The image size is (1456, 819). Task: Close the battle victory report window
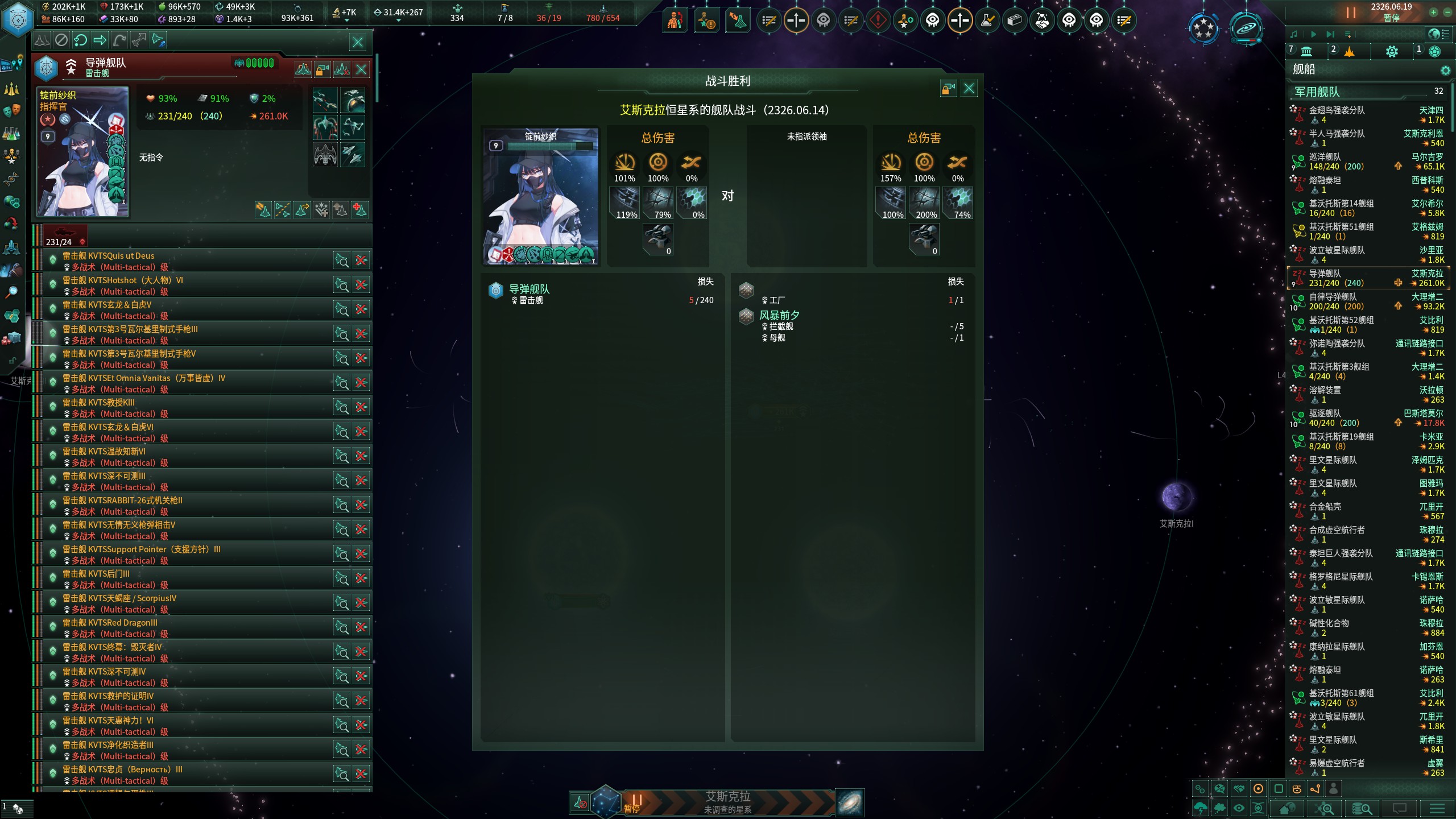pos(969,88)
